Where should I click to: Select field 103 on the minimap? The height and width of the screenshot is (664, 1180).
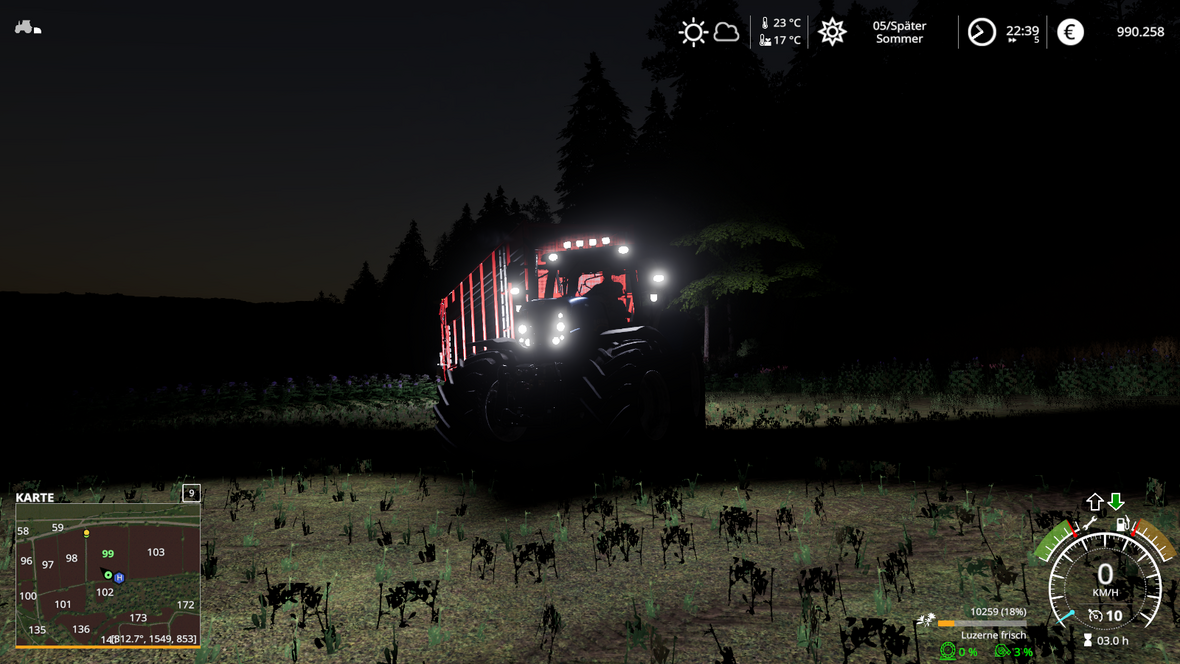coord(155,552)
